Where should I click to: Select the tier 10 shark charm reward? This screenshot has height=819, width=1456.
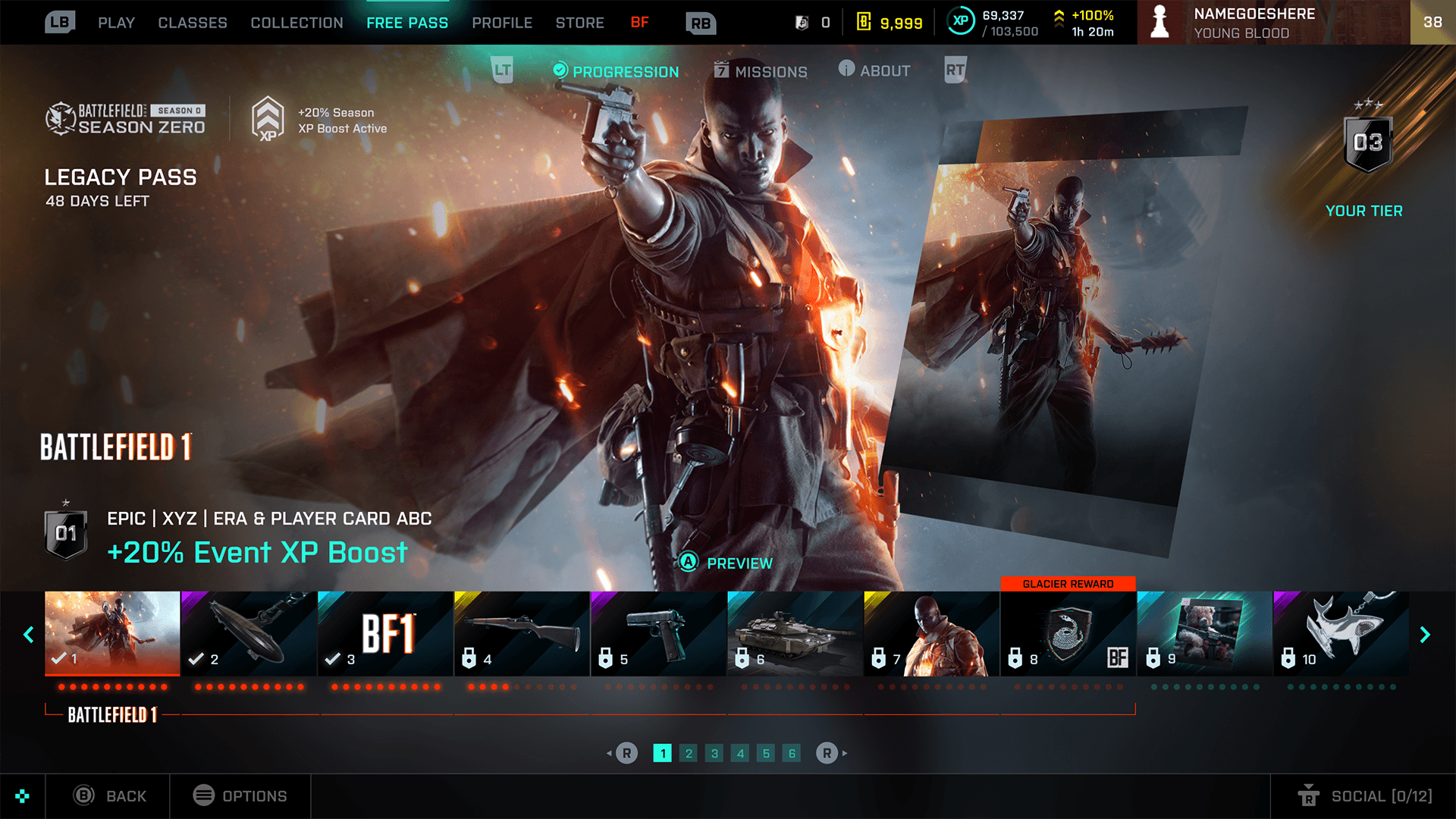(1341, 633)
